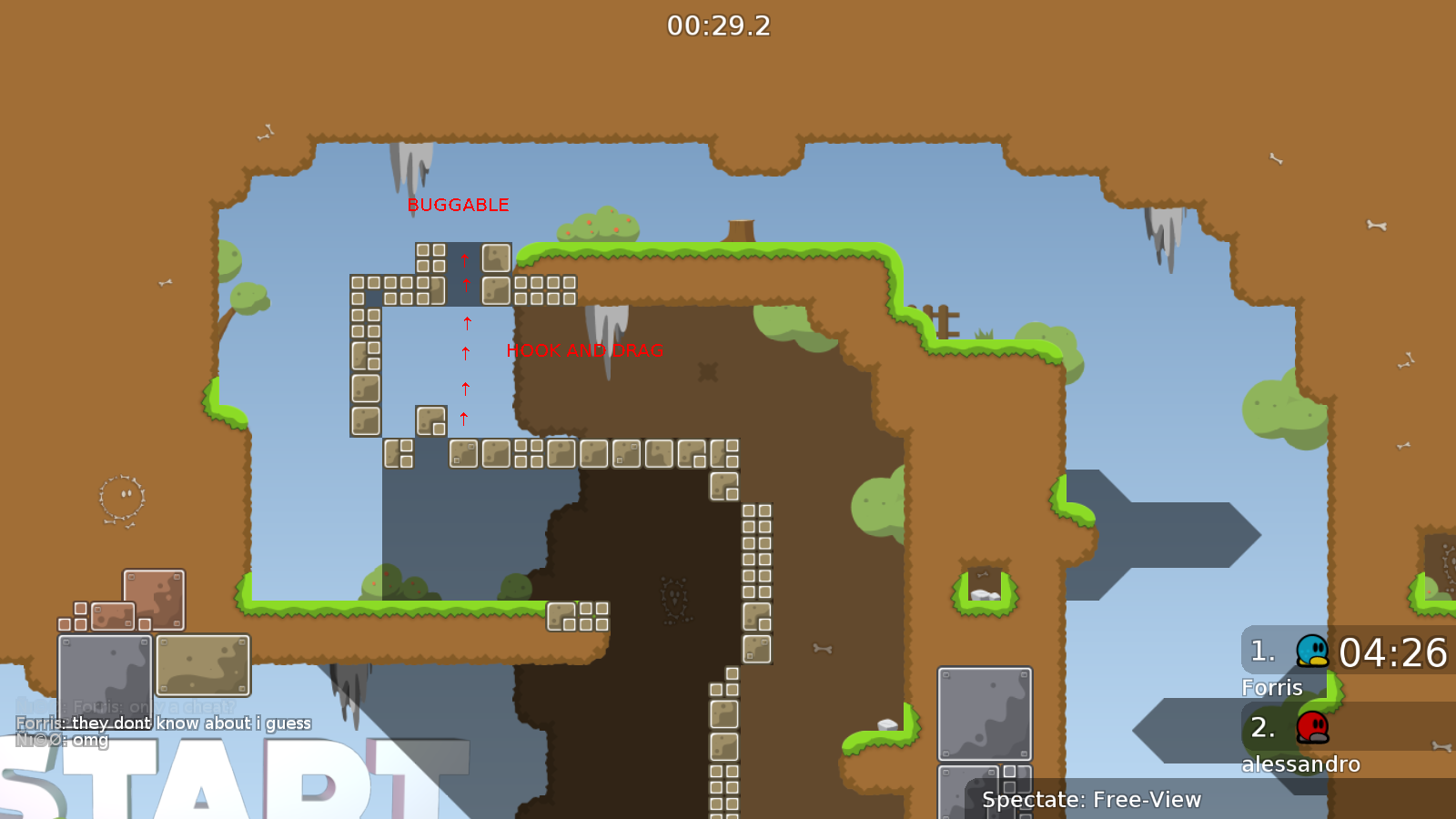Expand the leaderboard entry labeled 1.
The height and width of the screenshot is (819, 1456).
(x=1261, y=651)
